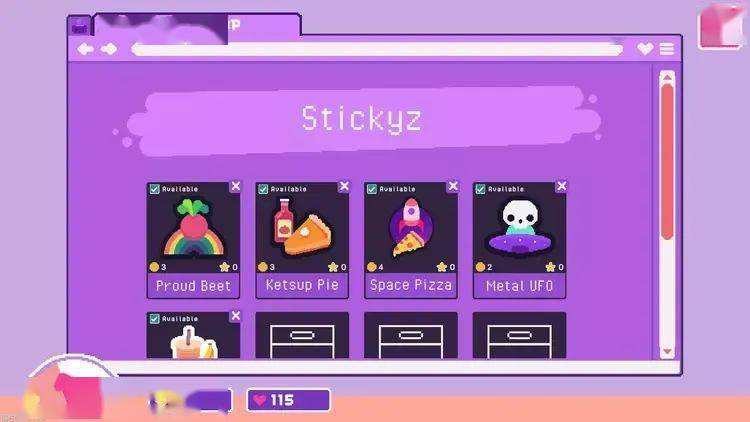
Task: Remove Proud Beet with its X button
Action: (x=235, y=186)
